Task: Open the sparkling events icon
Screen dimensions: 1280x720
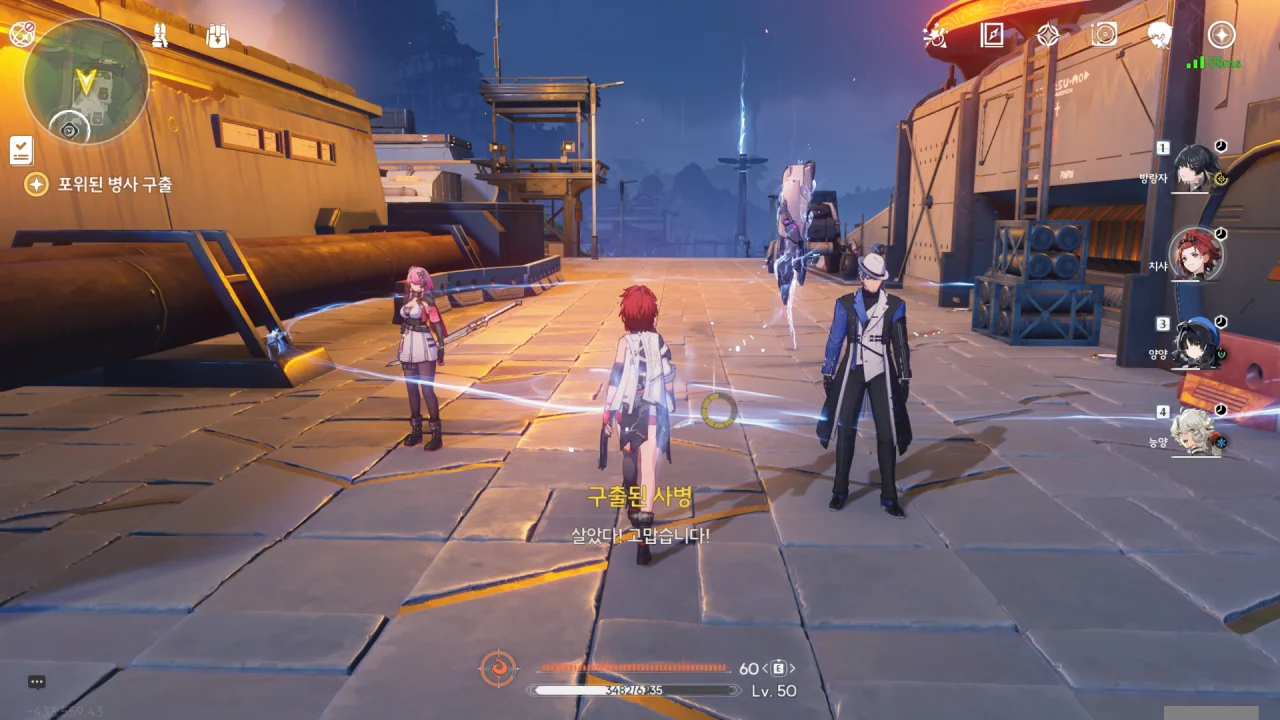Action: click(936, 36)
